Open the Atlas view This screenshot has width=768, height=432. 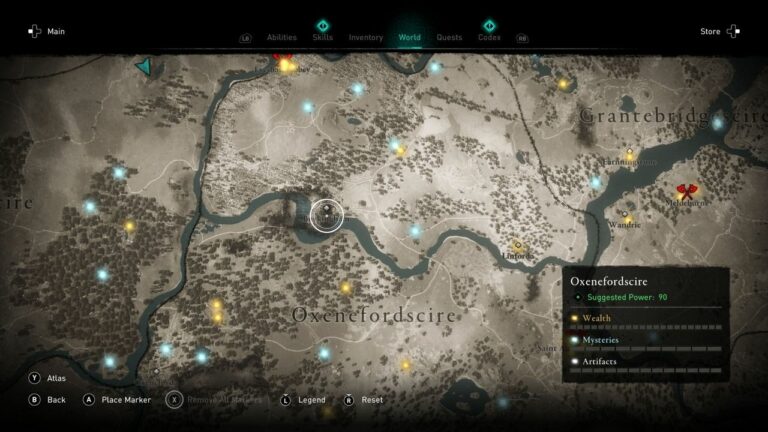[48, 379]
